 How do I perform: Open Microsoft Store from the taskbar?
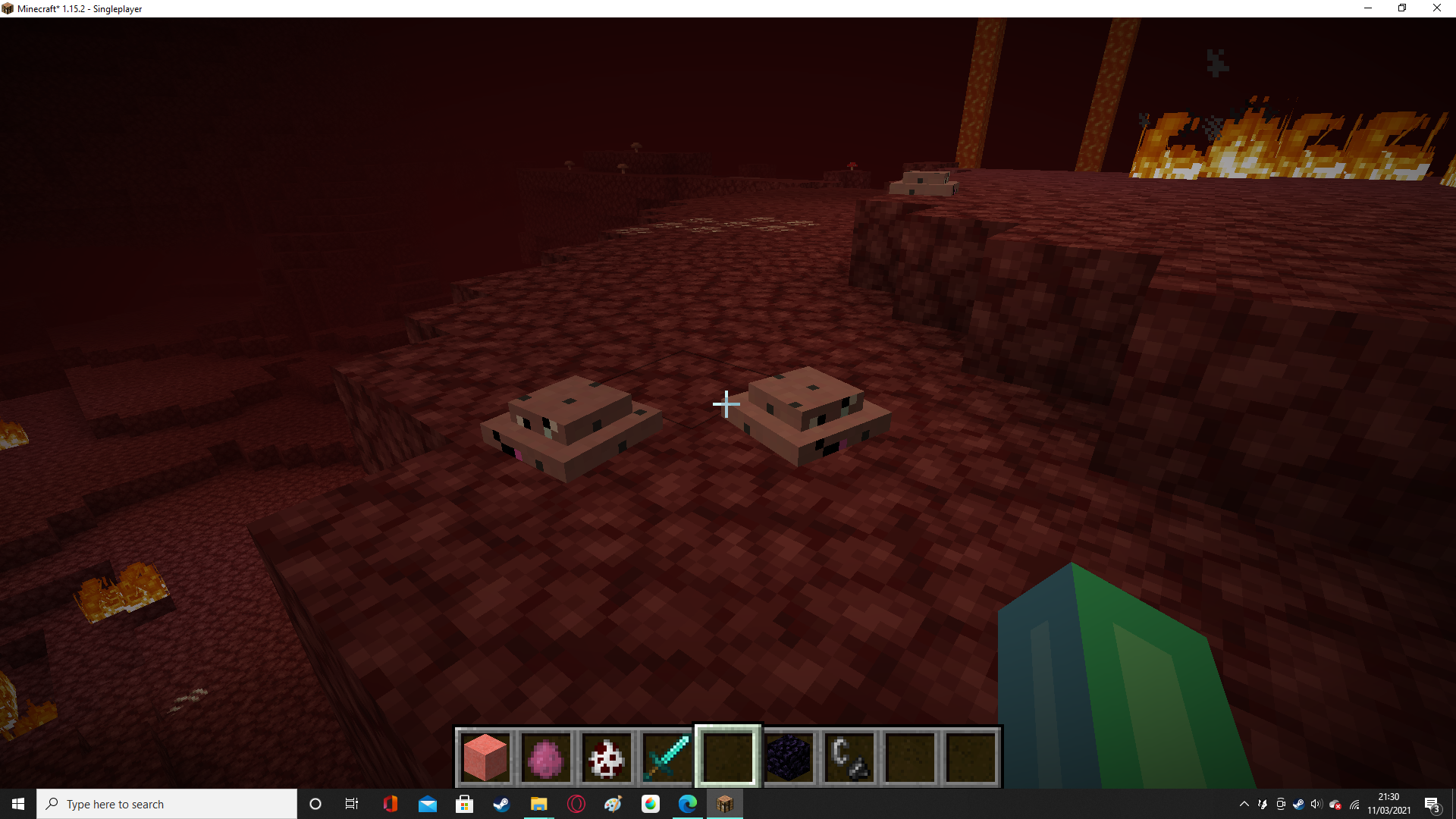465,804
